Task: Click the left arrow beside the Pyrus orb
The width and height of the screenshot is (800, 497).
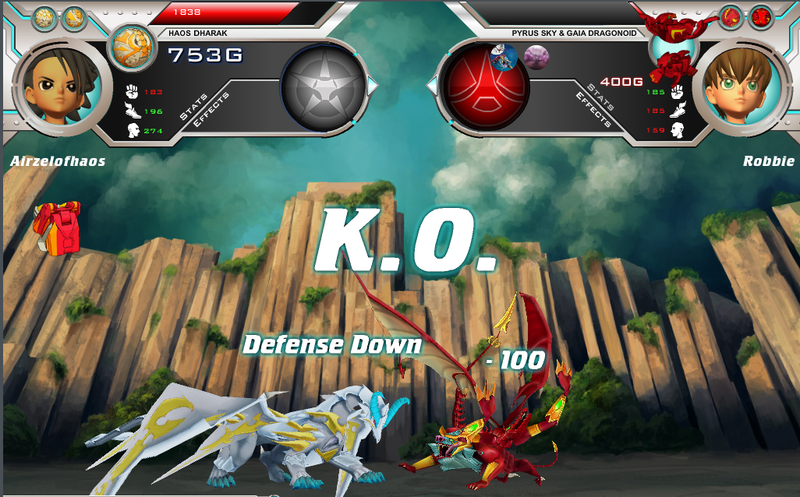Action: 433,88
